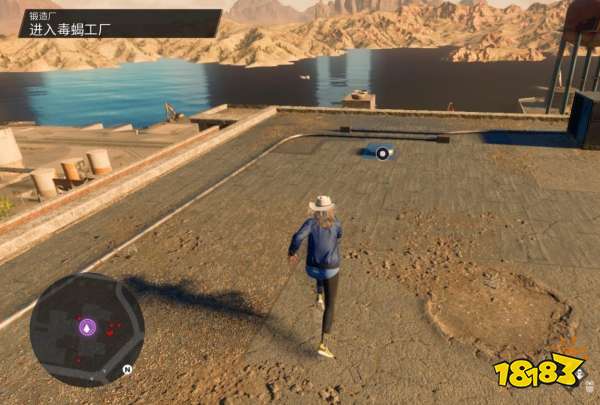Click the purple objective marker on minimap

tap(88, 327)
